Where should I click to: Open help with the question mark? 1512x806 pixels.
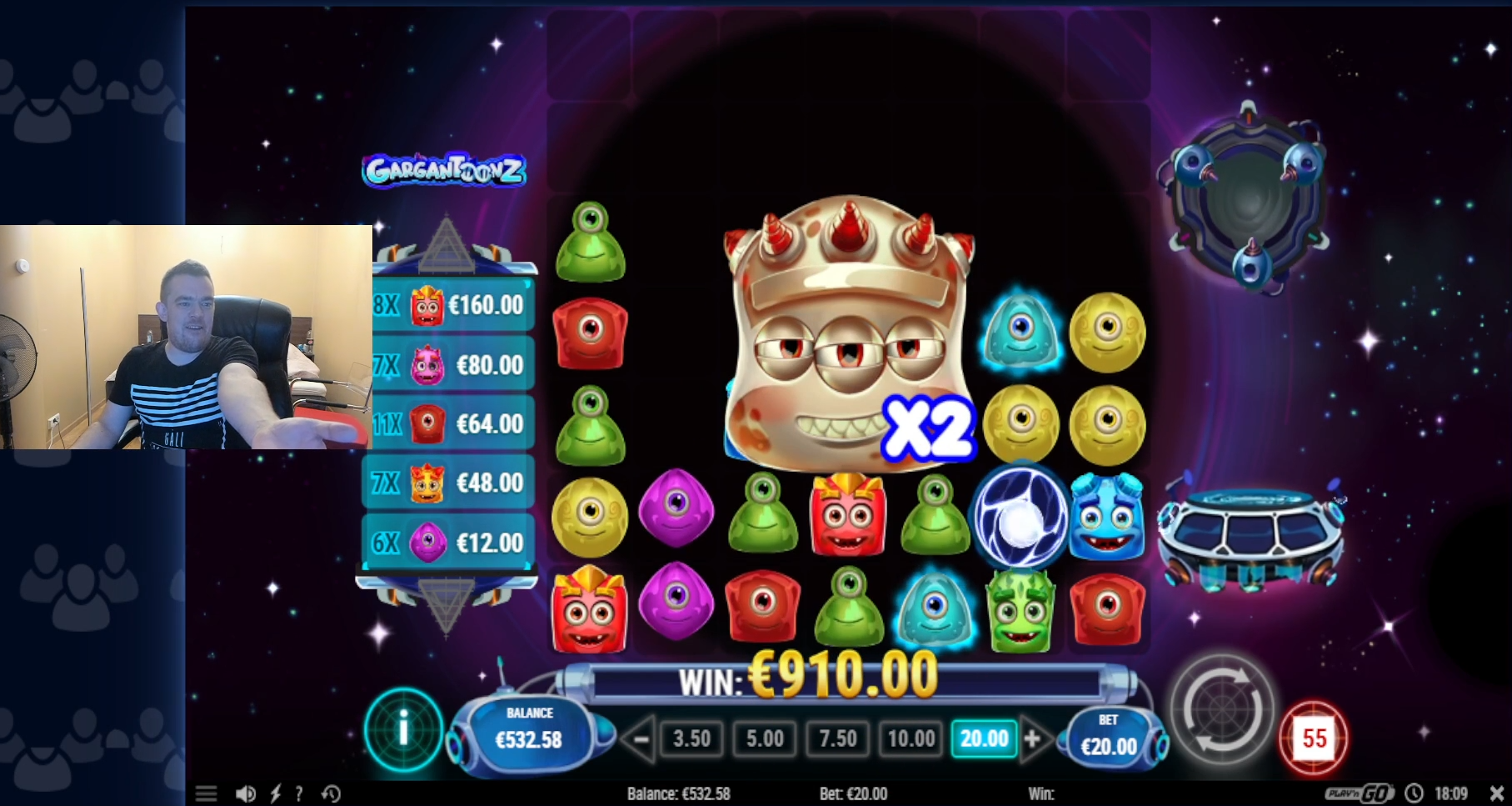click(299, 794)
